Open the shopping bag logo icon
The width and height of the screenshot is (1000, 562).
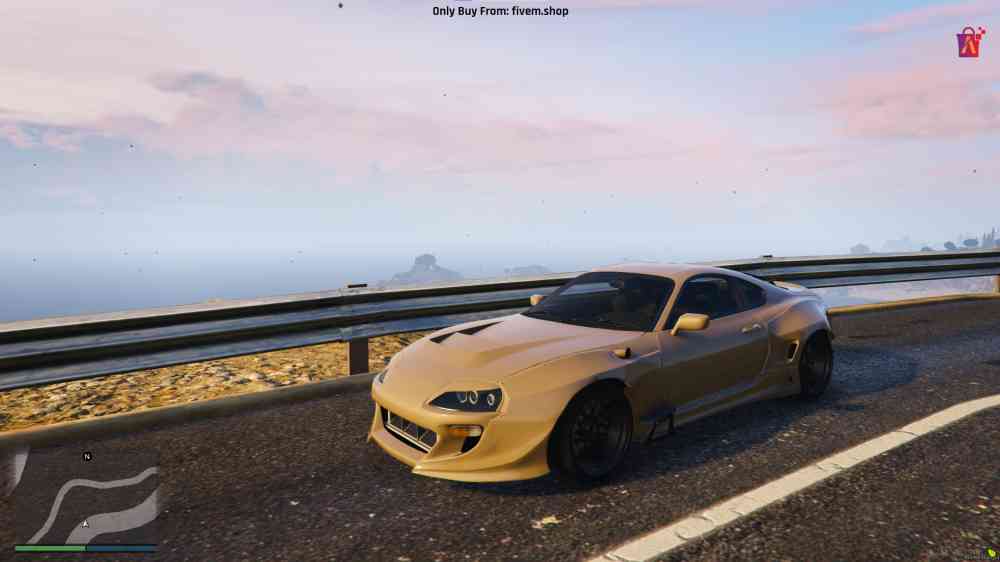969,42
